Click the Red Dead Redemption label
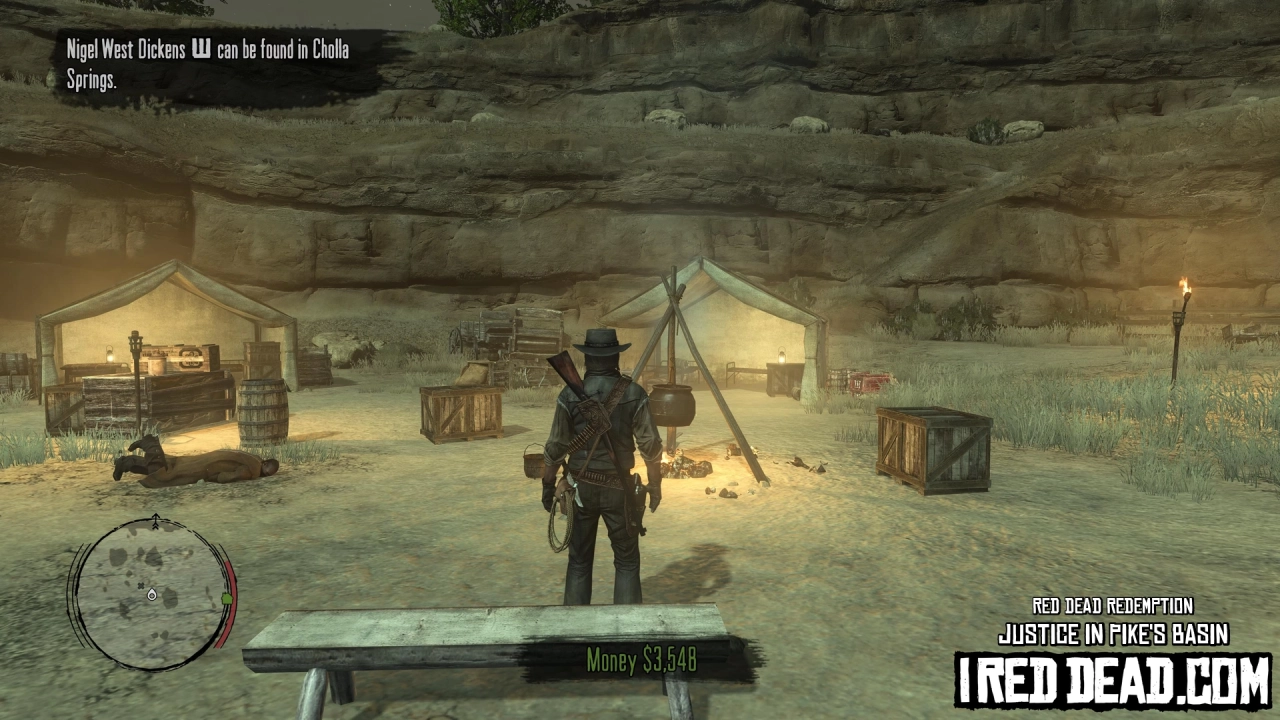The width and height of the screenshot is (1280, 720). [x=1111, y=605]
